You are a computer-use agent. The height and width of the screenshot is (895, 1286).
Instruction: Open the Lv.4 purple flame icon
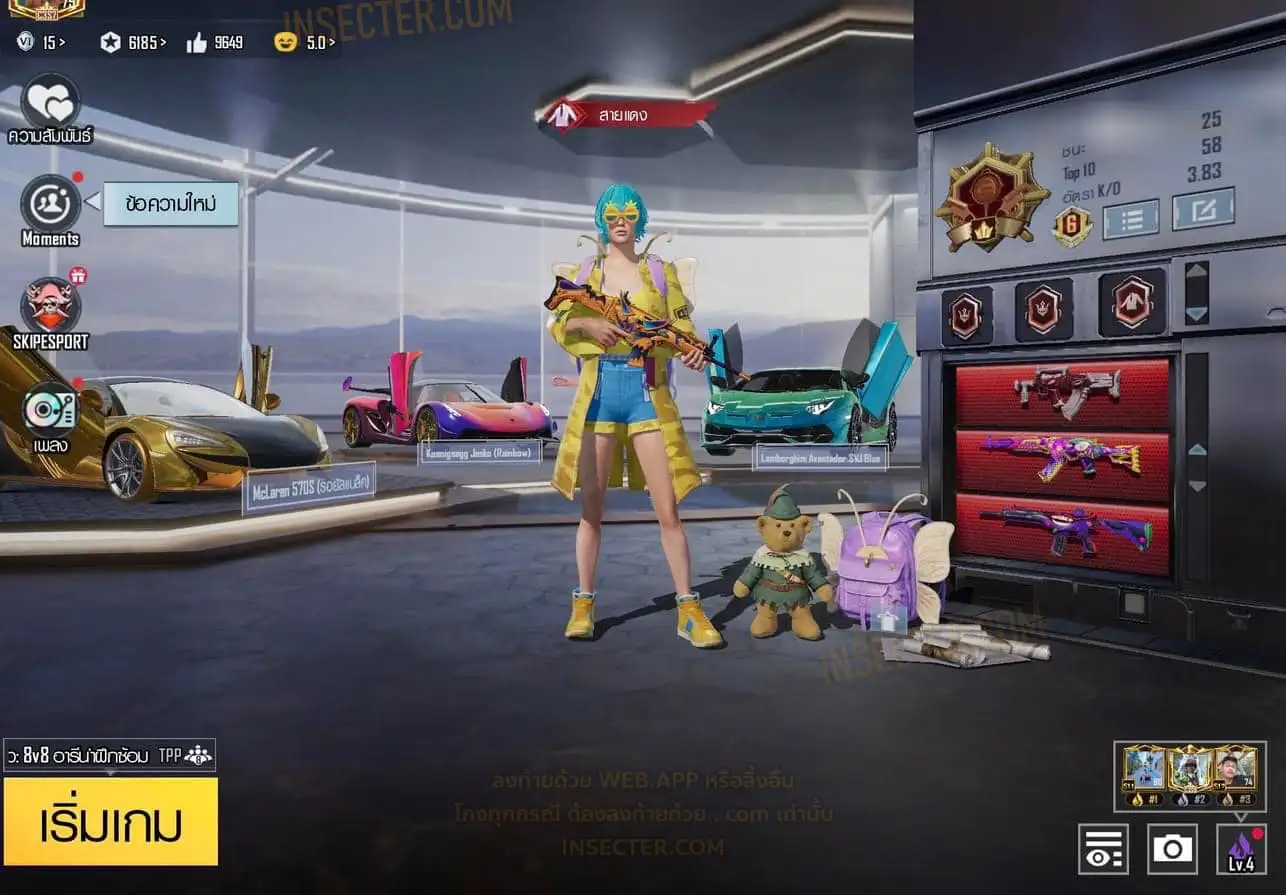pyautogui.click(x=1241, y=849)
